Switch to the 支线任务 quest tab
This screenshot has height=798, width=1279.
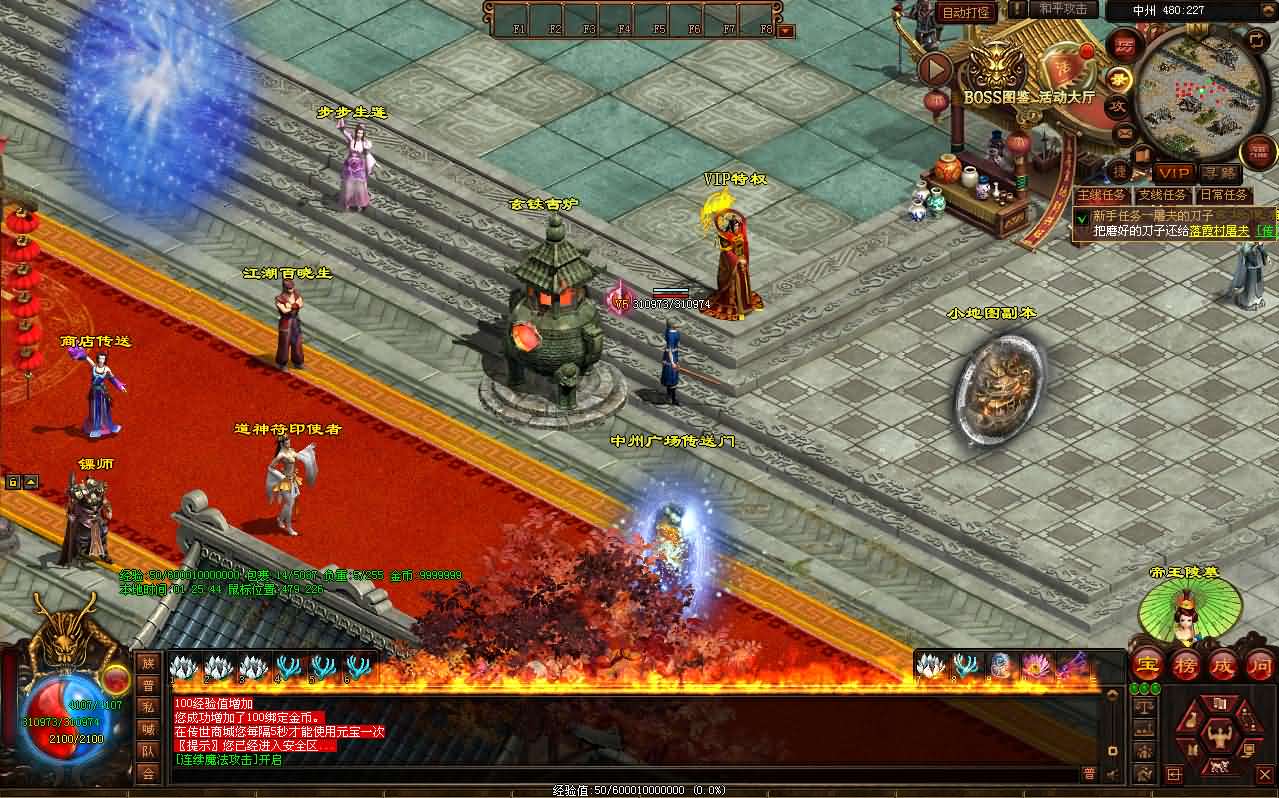pyautogui.click(x=1163, y=195)
